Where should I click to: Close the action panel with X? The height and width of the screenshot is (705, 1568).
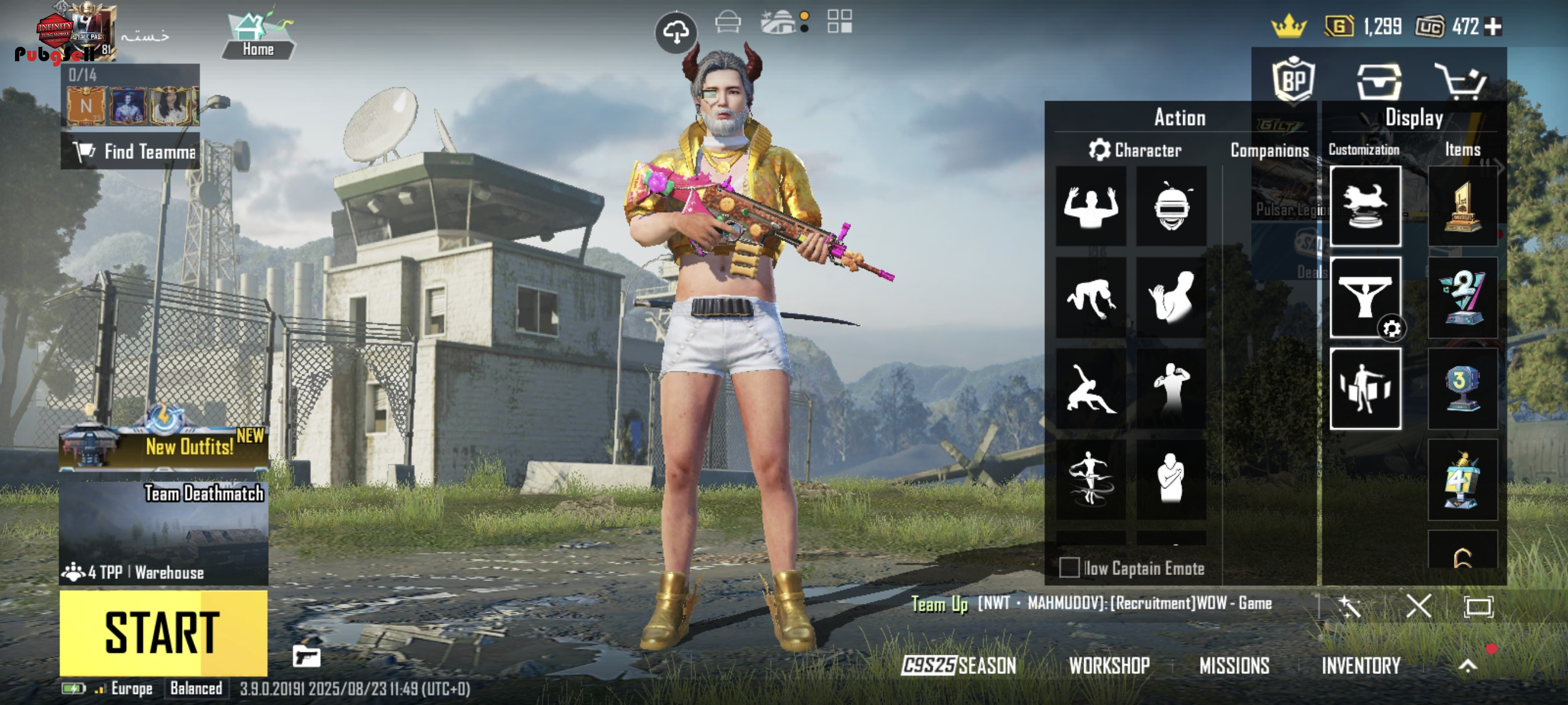(1418, 606)
